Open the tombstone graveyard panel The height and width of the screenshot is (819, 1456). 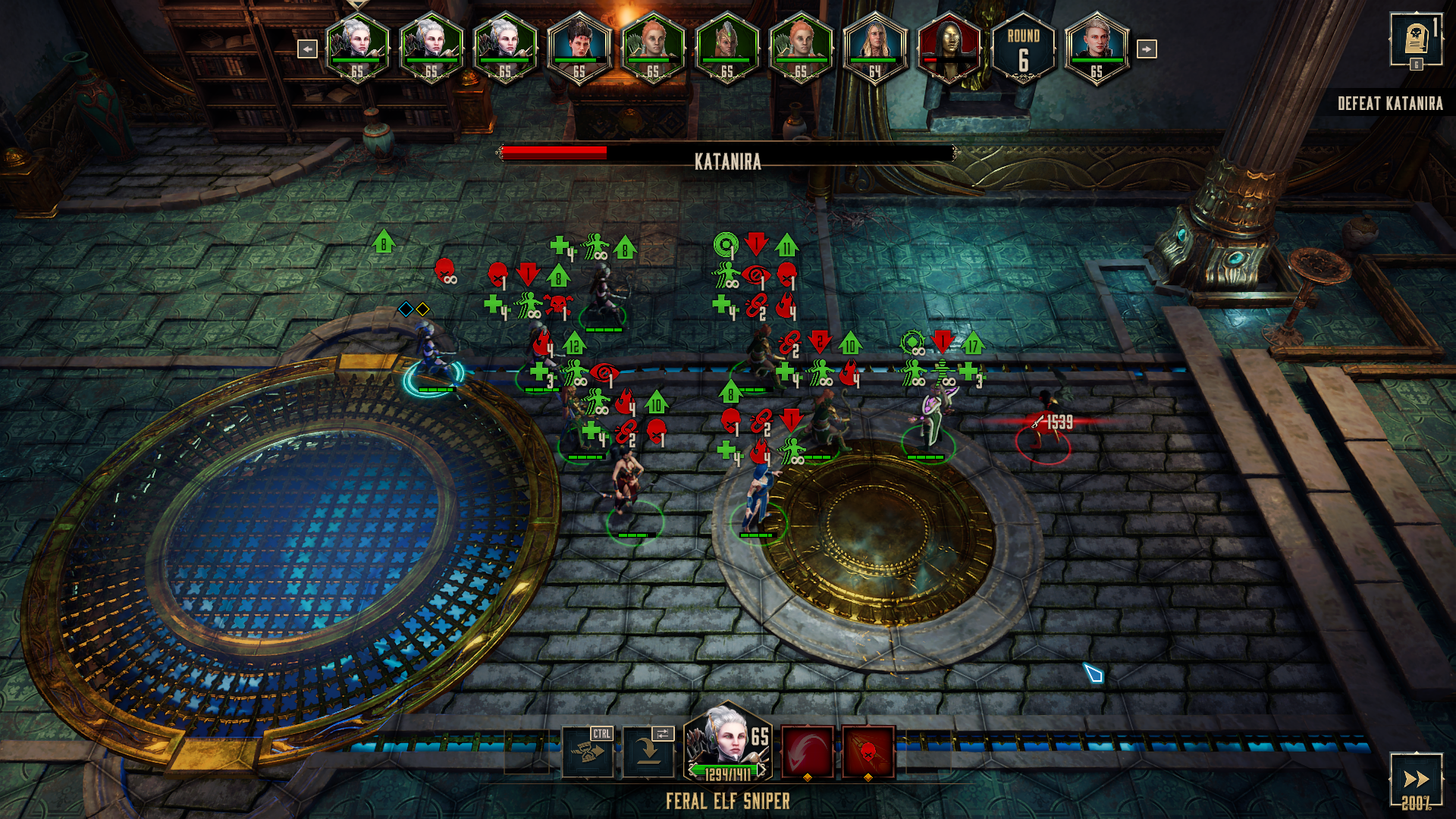pyautogui.click(x=1415, y=39)
